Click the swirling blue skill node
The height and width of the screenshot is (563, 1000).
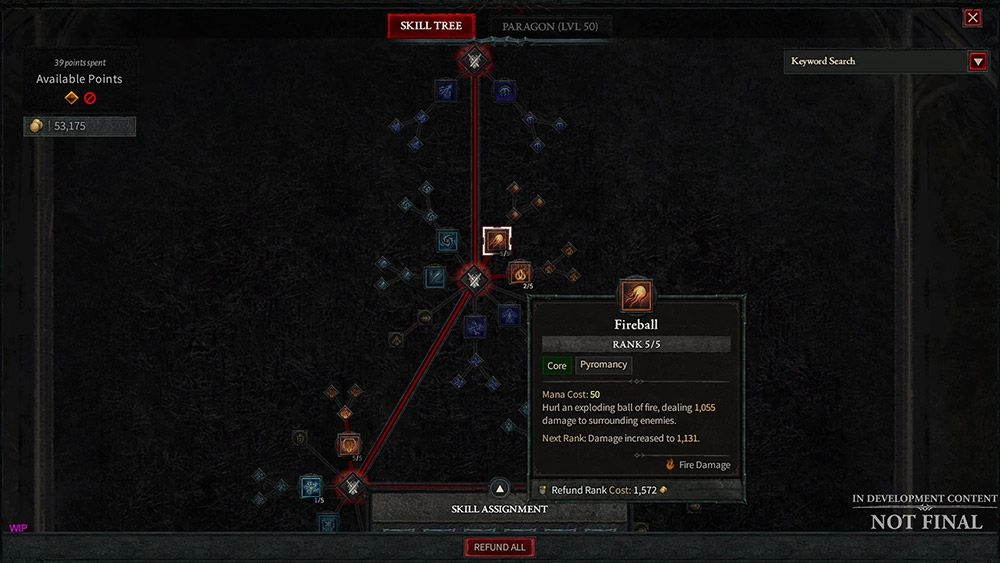(x=447, y=241)
